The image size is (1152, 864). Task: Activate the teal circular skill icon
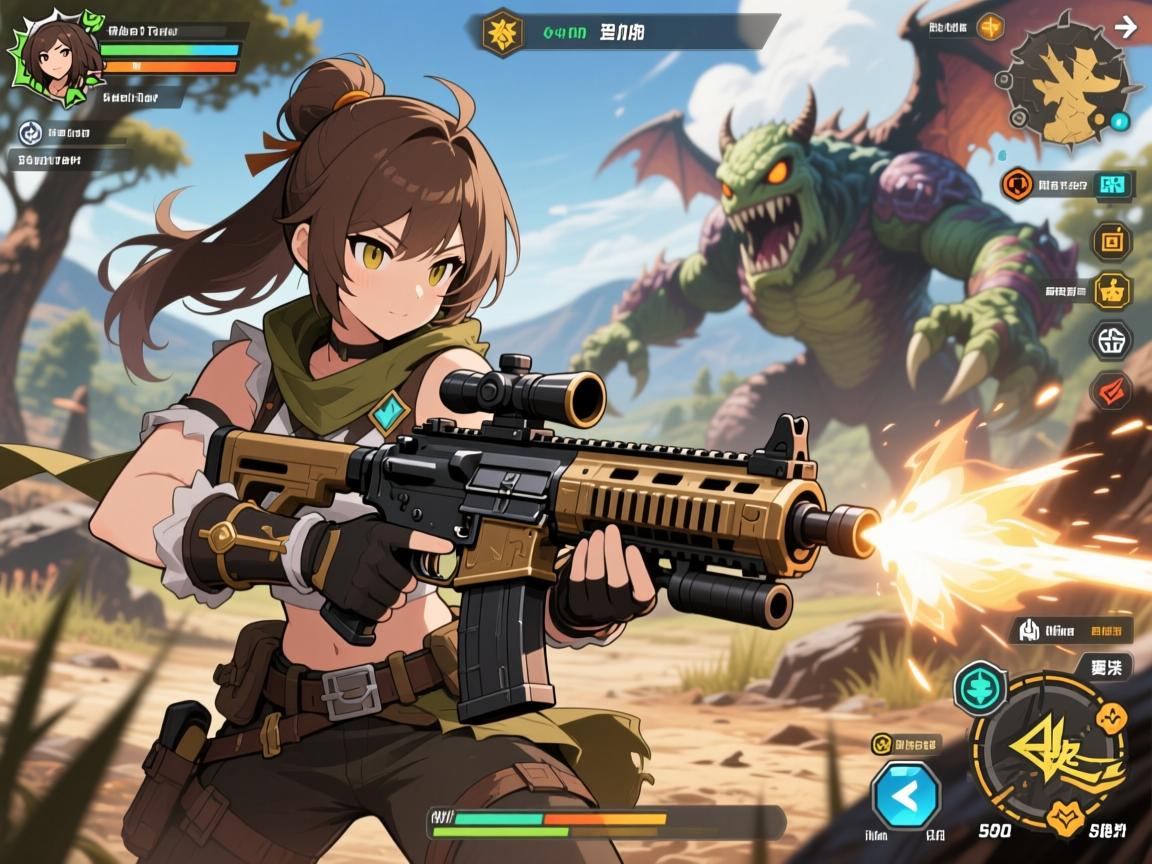pyautogui.click(x=980, y=689)
